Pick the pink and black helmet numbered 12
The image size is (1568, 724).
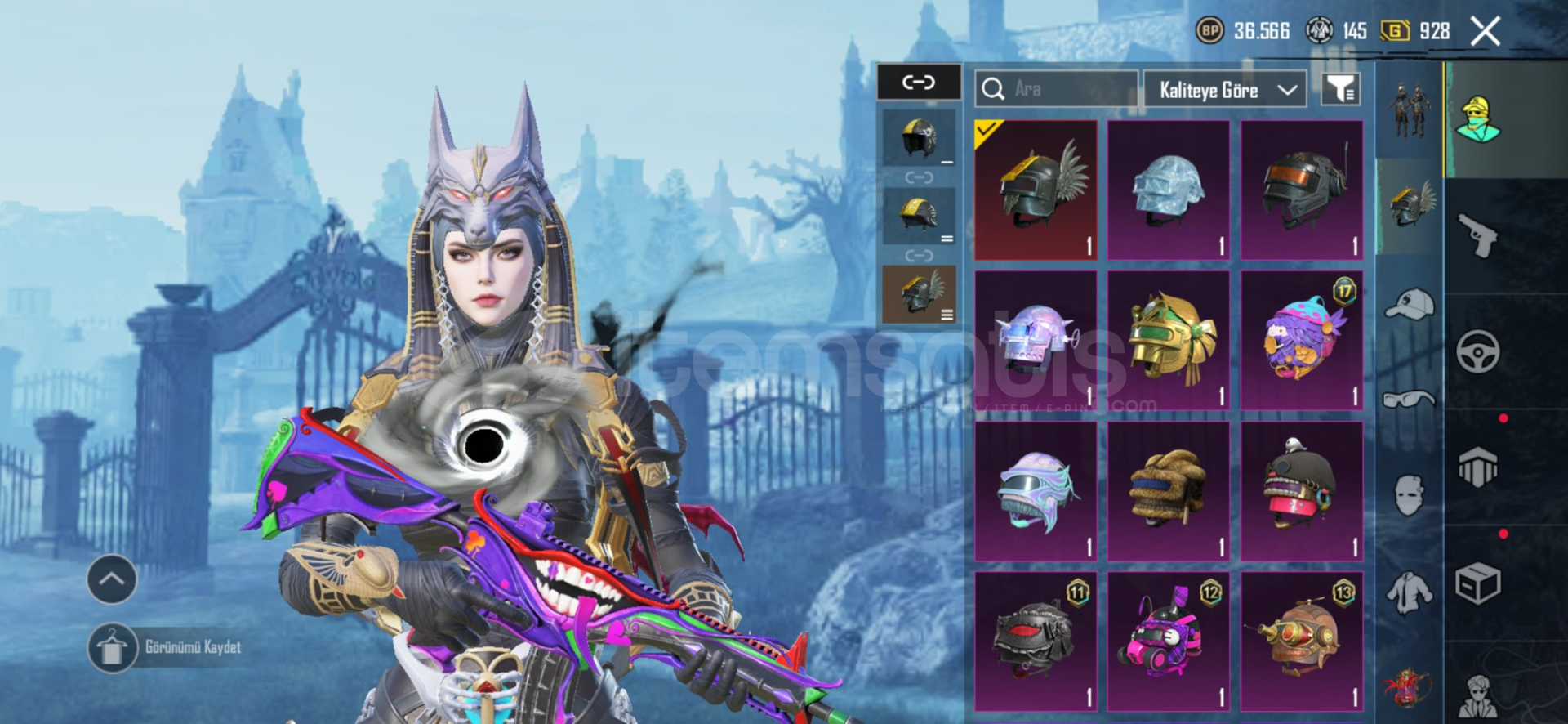point(1169,641)
